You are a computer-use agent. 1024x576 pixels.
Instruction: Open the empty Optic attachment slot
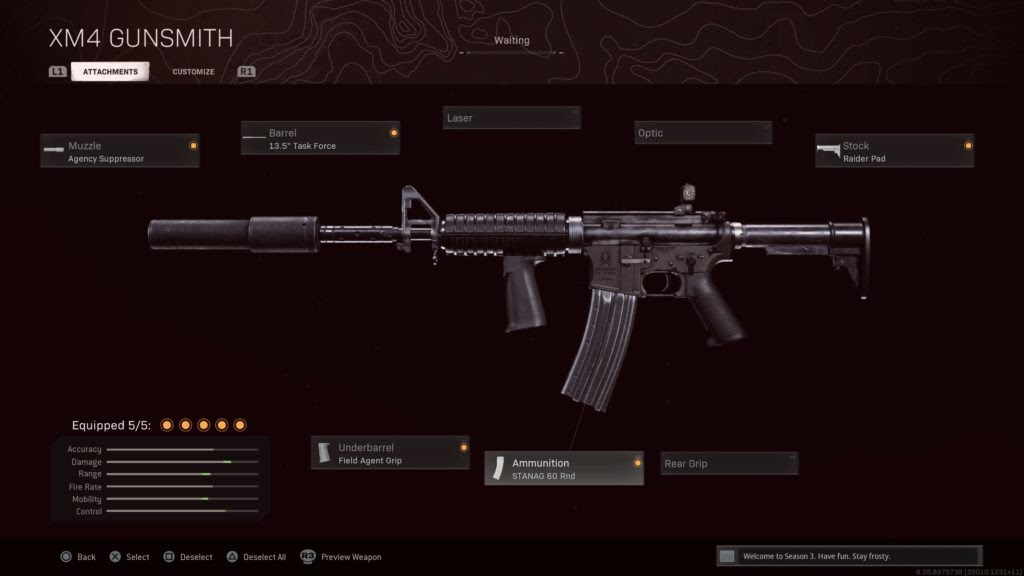pos(703,133)
